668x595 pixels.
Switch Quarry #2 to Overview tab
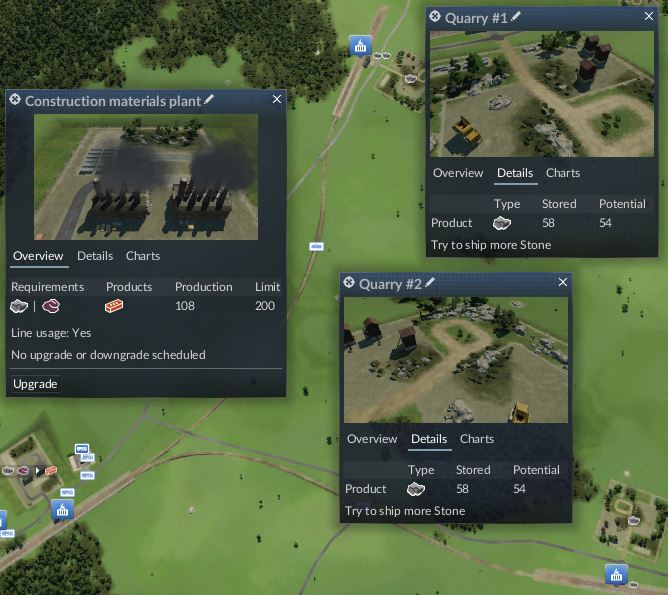(372, 439)
